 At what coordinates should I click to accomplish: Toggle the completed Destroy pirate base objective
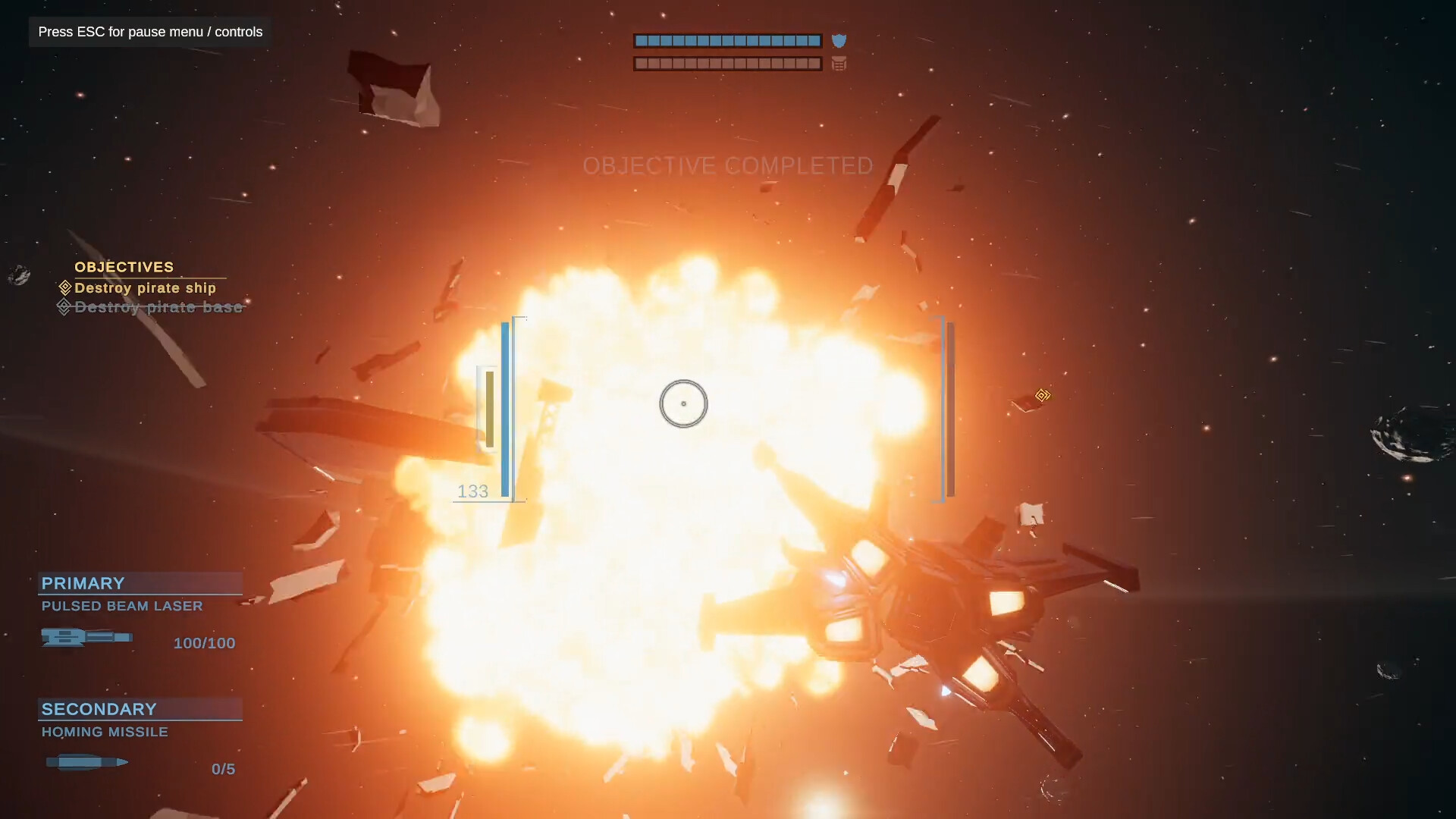click(x=158, y=307)
